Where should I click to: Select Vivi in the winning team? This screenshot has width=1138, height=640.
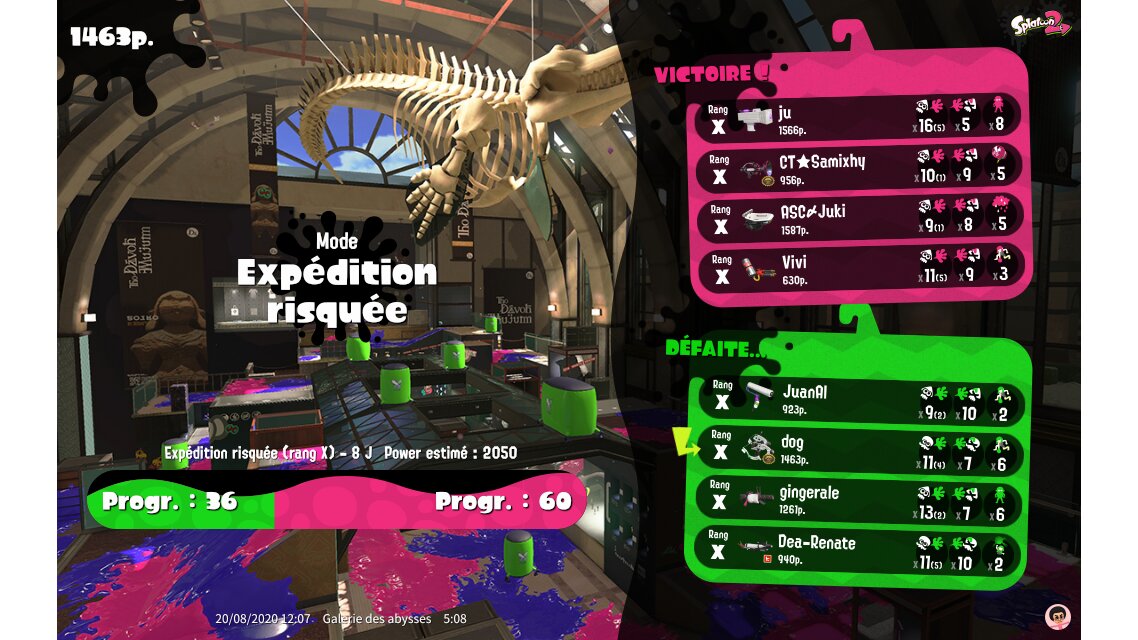pos(860,268)
